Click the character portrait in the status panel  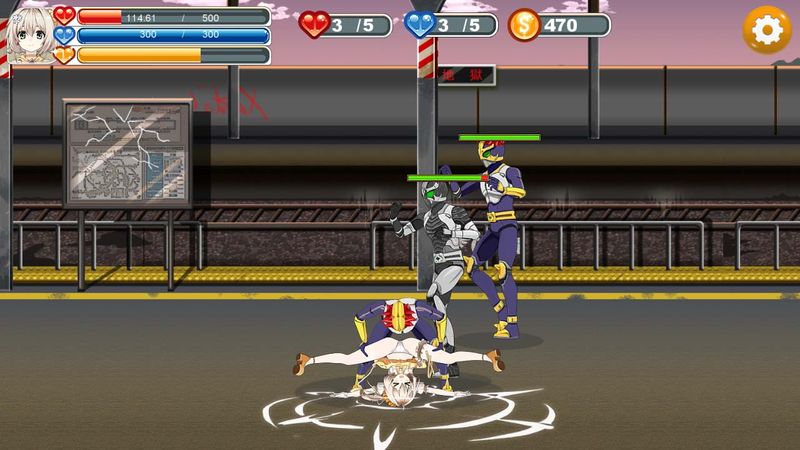point(28,34)
